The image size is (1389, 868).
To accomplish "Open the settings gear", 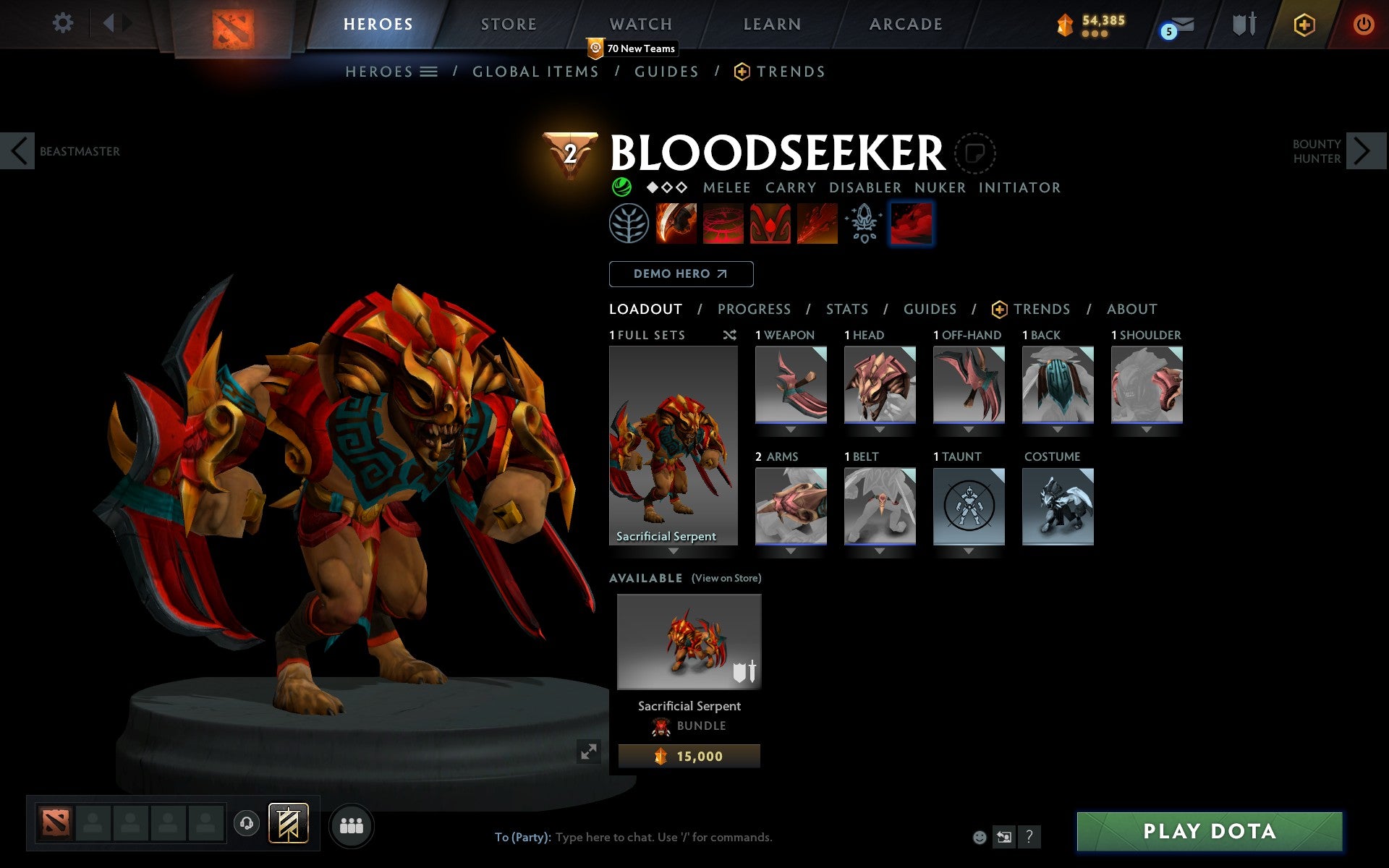I will click(64, 24).
